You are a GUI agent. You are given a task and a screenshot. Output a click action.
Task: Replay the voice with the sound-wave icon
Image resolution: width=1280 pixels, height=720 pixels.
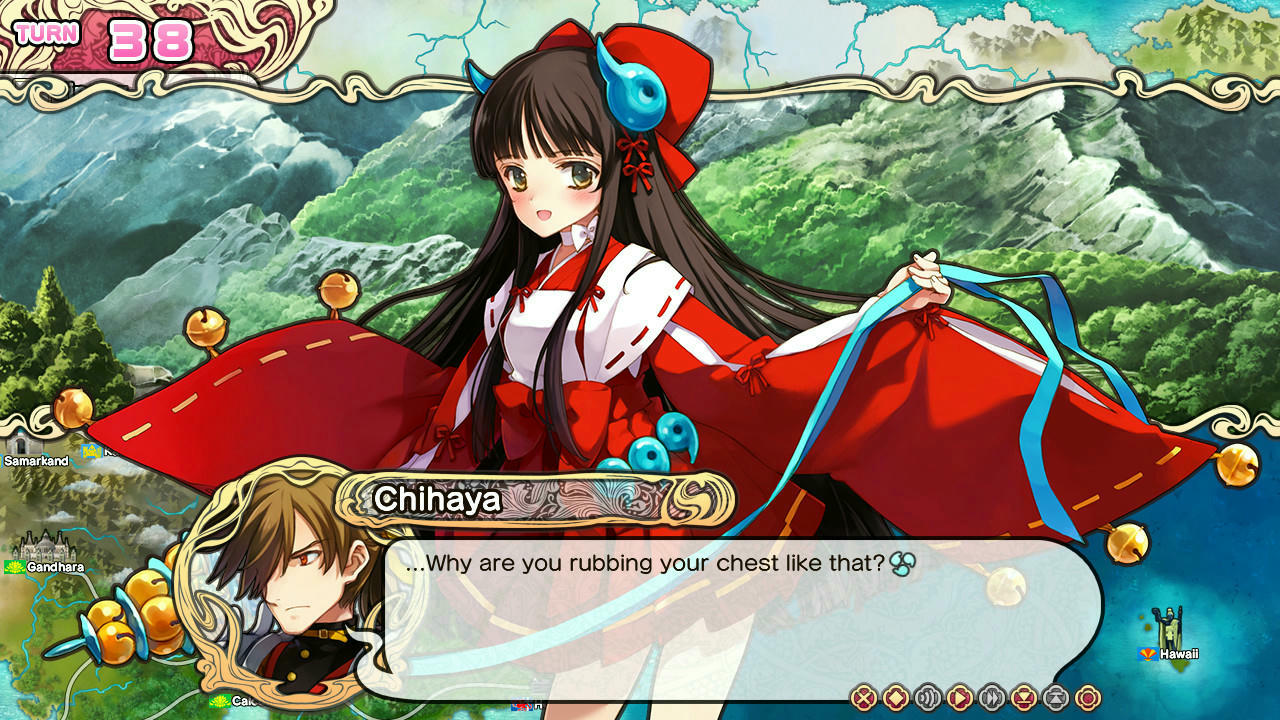click(x=928, y=698)
